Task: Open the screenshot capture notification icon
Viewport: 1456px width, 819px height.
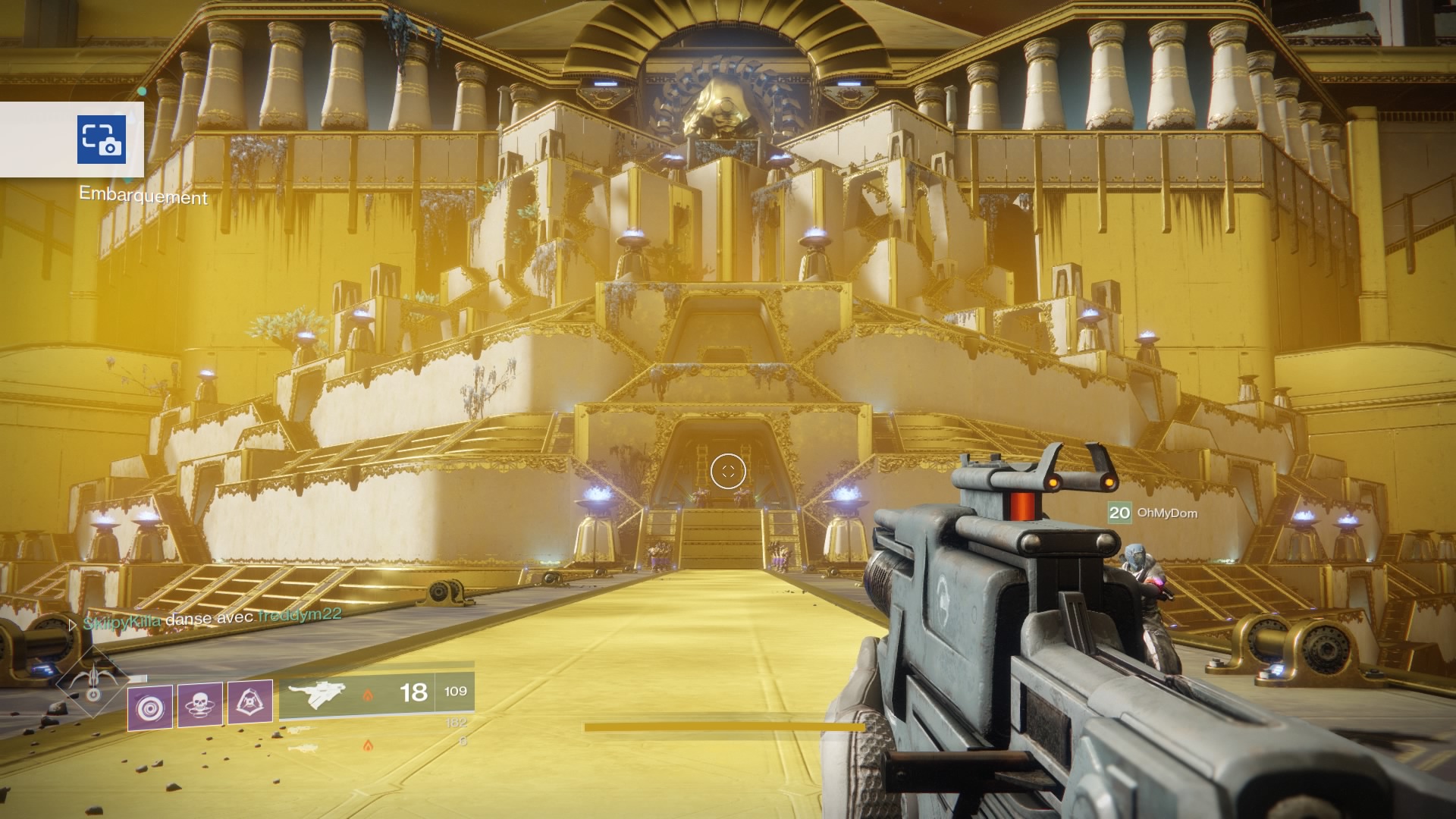Action: 102,140
